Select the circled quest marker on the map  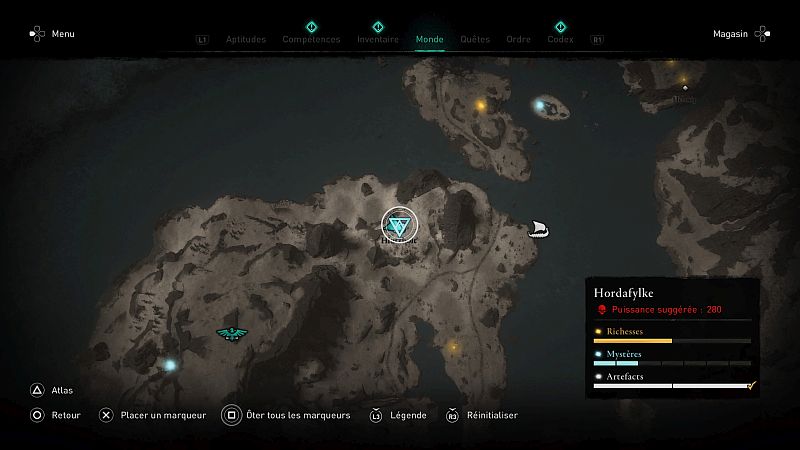[x=399, y=224]
